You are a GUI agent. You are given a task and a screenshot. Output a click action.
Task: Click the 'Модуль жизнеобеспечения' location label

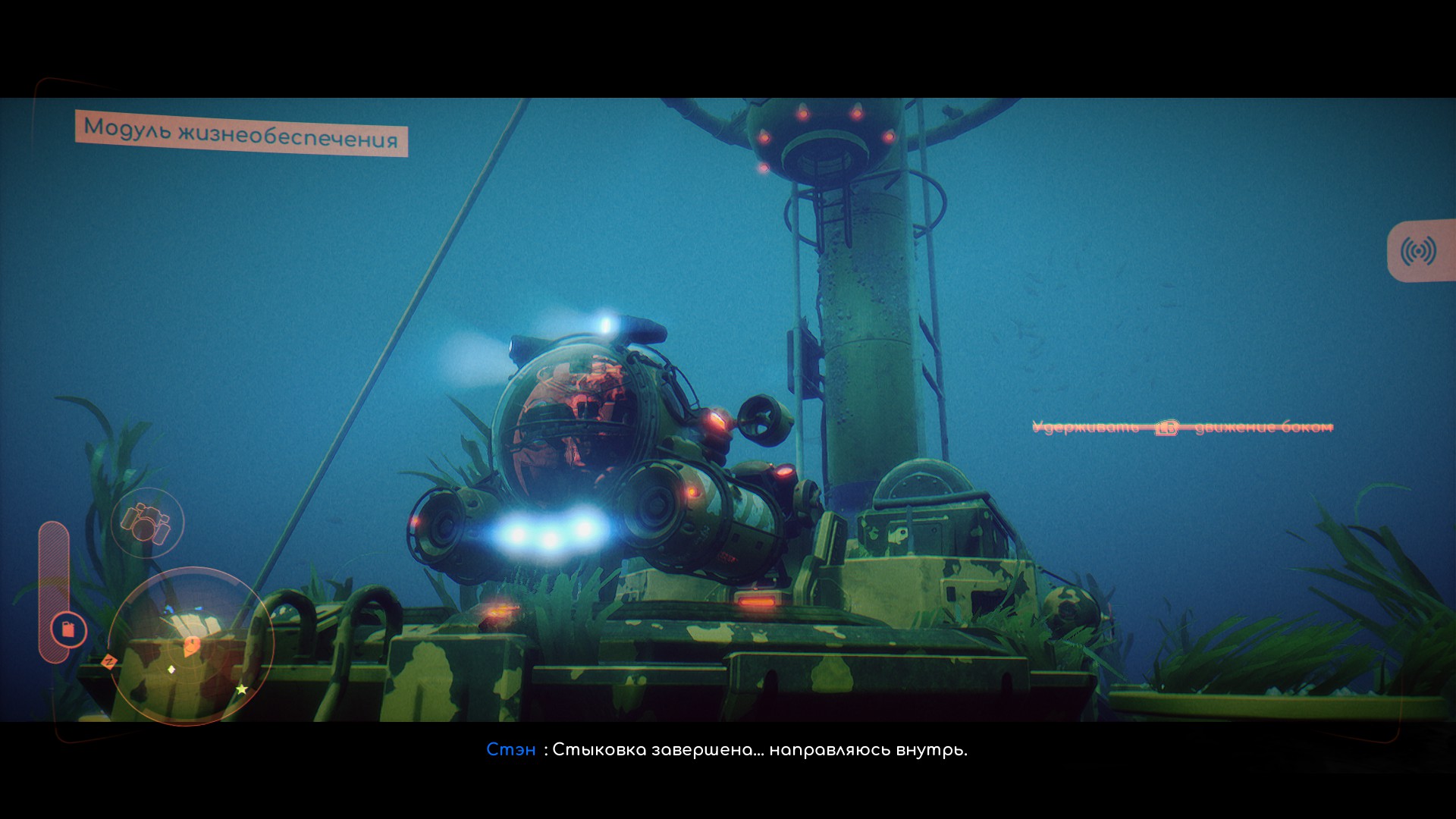click(241, 133)
